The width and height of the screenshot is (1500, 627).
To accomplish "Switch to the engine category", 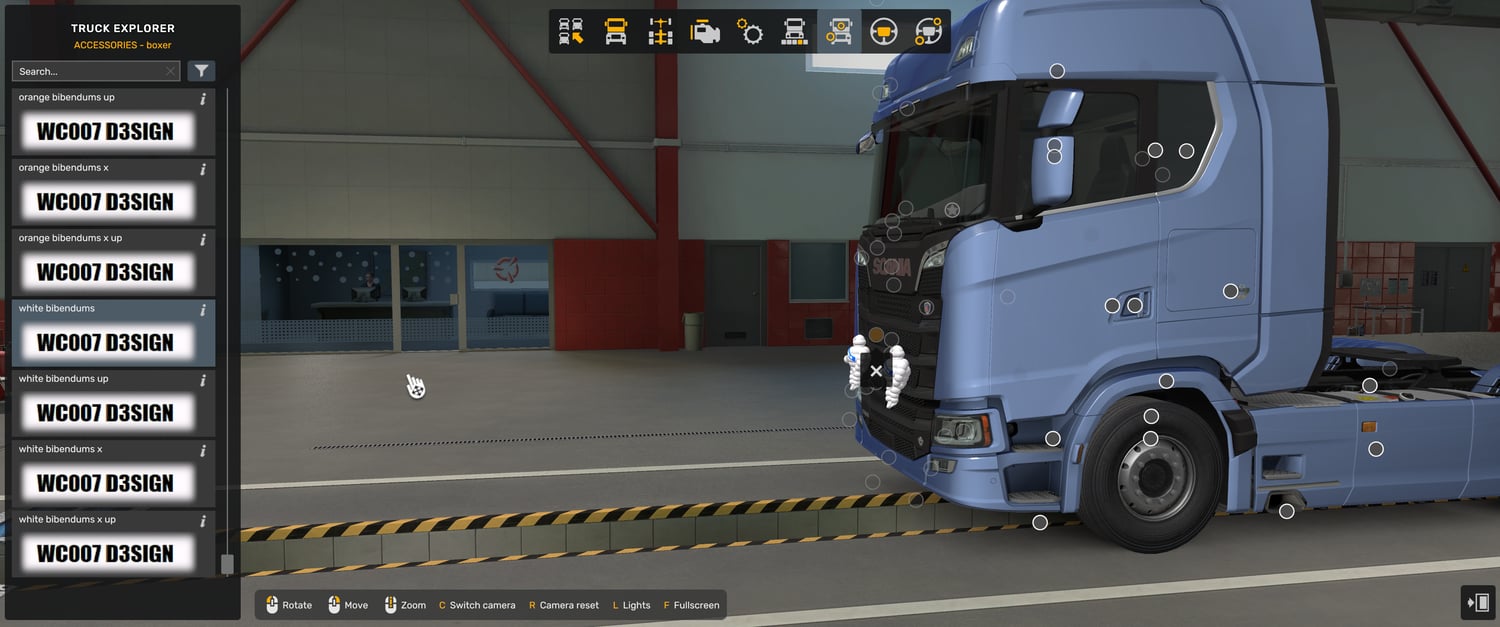I will (x=705, y=32).
